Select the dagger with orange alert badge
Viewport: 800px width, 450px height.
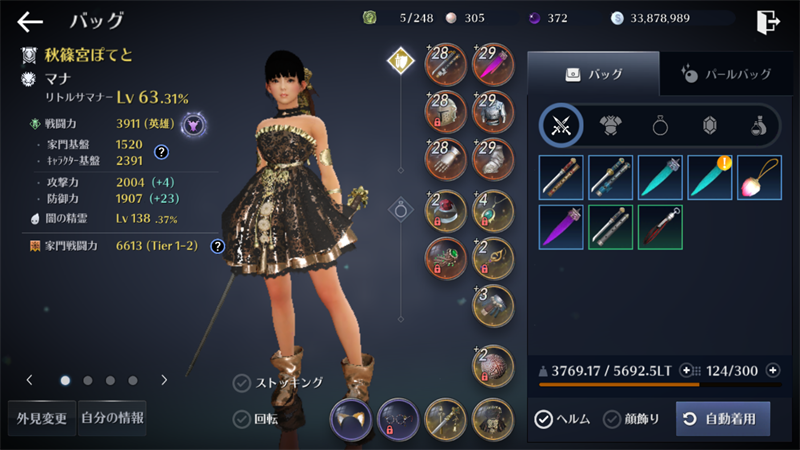(x=710, y=177)
